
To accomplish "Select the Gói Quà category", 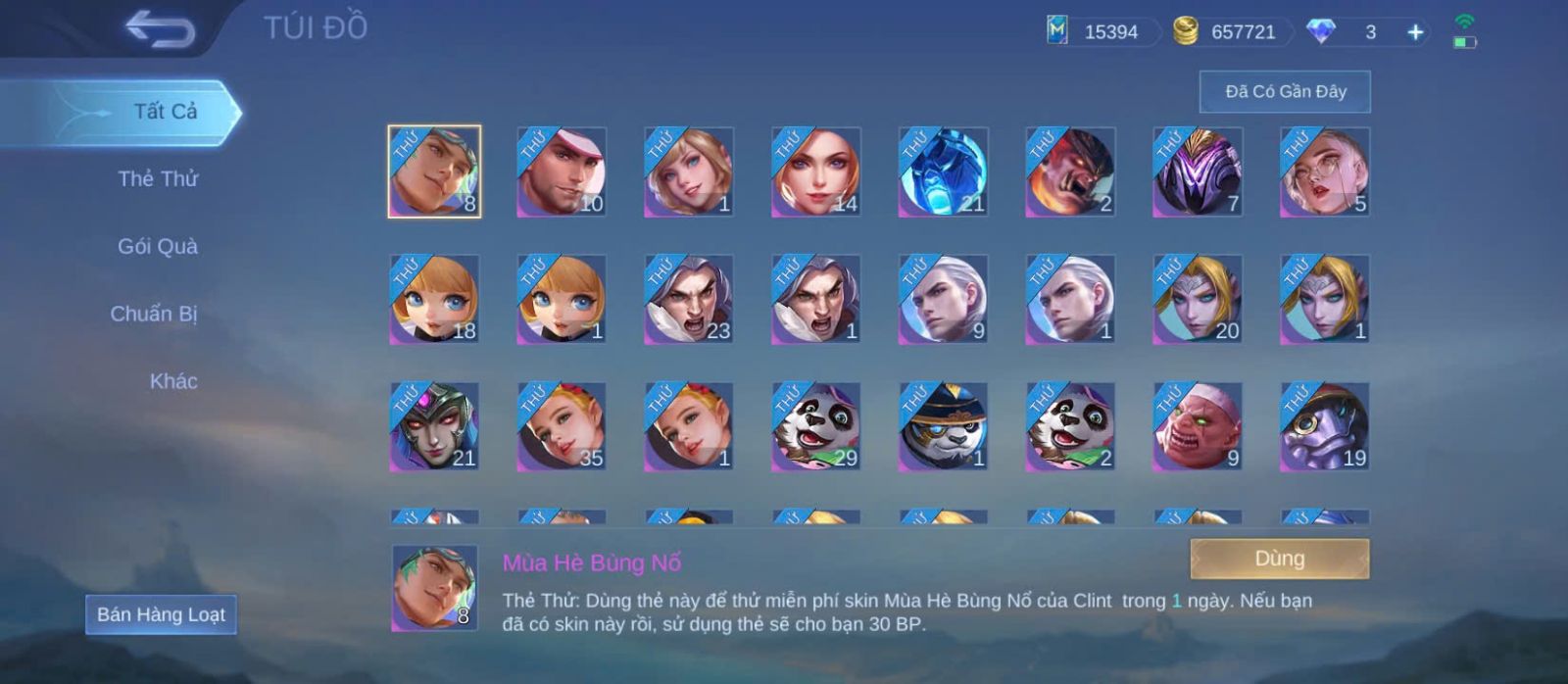I will tap(158, 247).
